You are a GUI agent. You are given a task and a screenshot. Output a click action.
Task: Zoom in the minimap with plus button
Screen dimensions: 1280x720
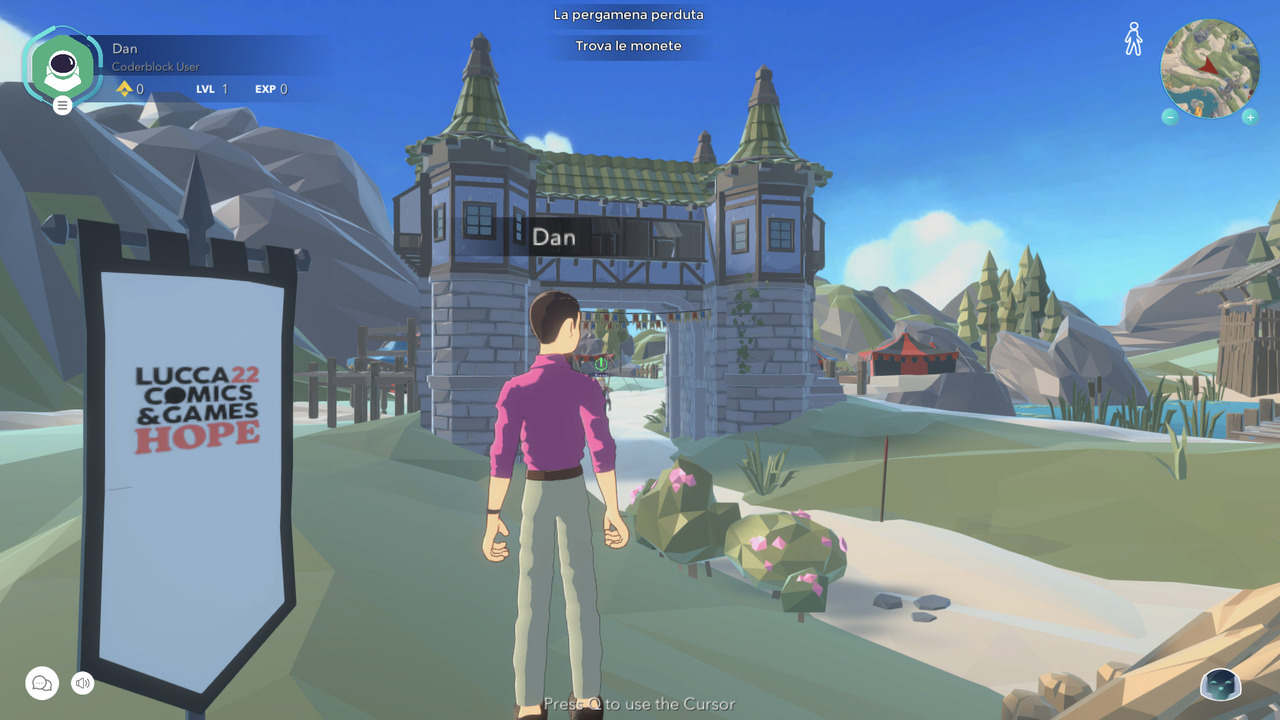pos(1250,117)
